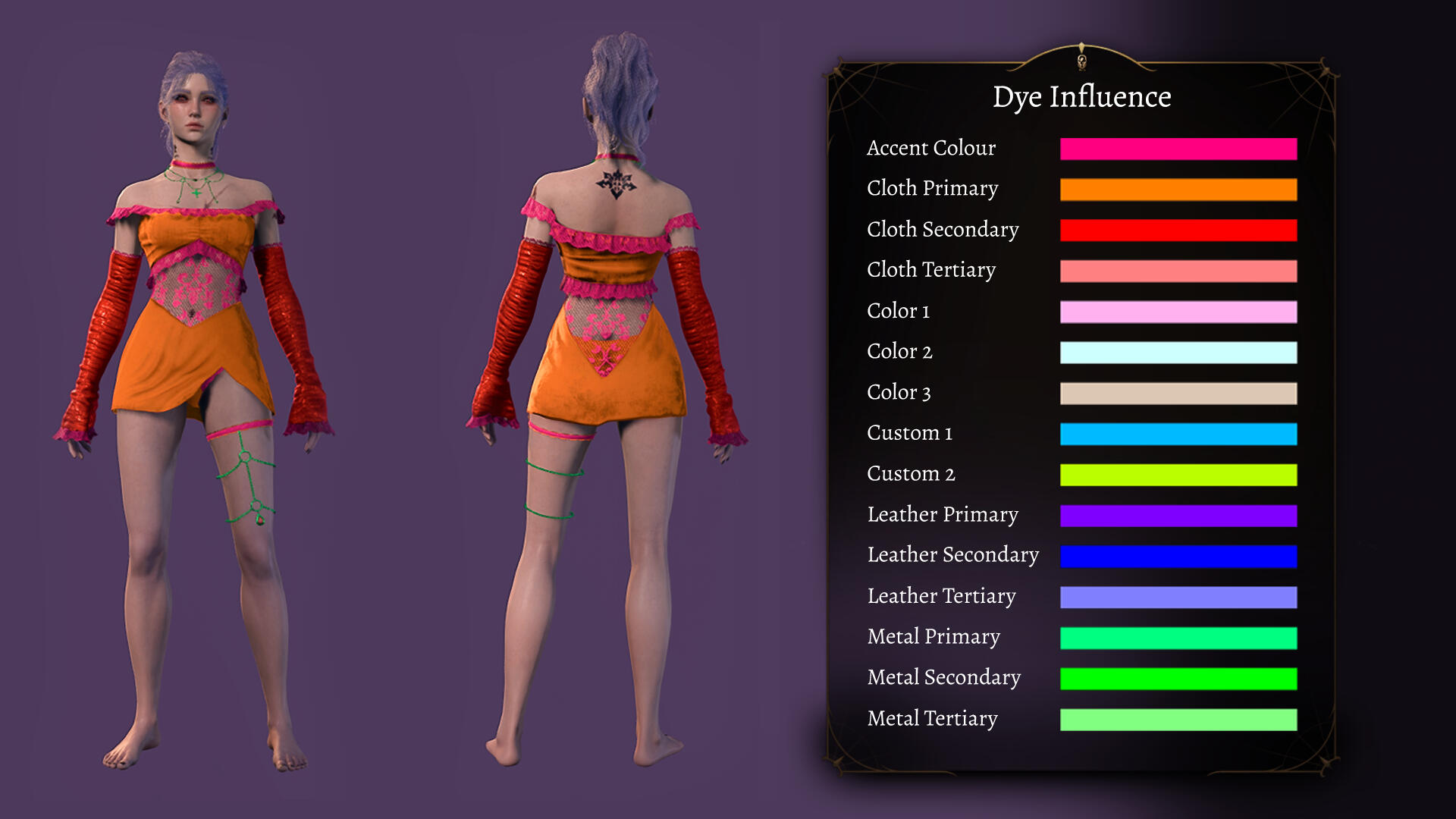
Task: Pick the Color 3 beige swatch
Action: [1178, 394]
